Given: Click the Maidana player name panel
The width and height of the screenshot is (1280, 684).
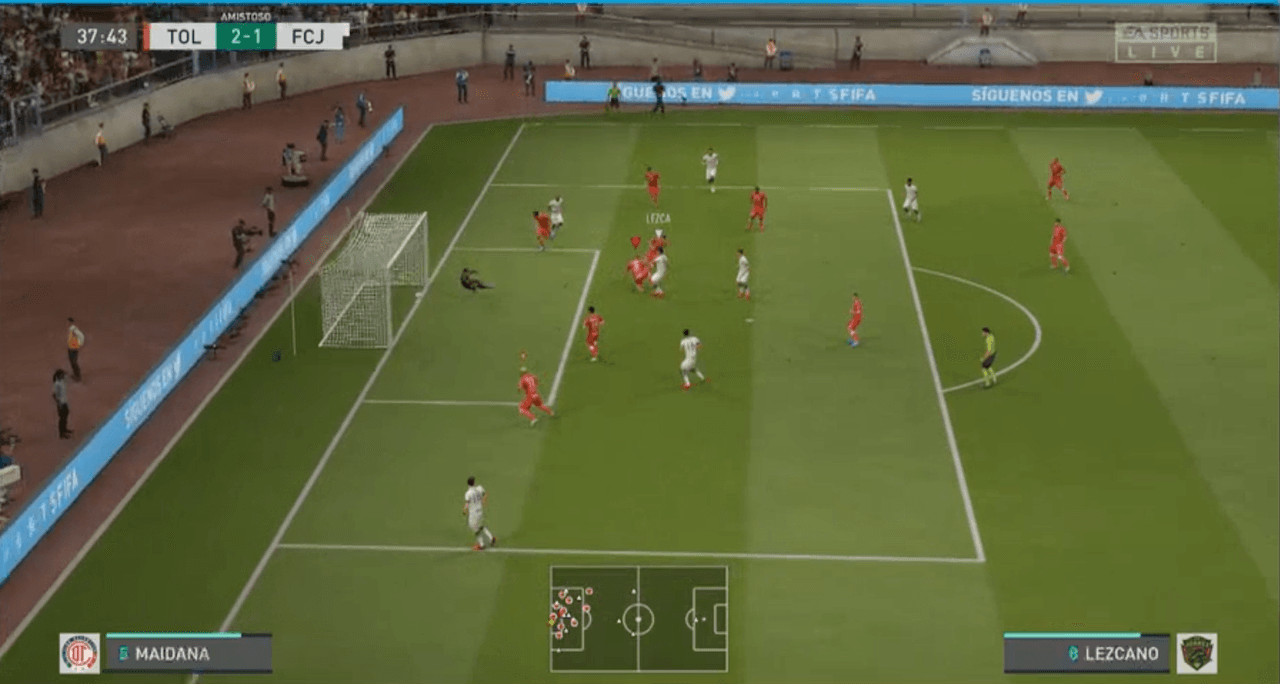Looking at the screenshot, I should (x=188, y=653).
